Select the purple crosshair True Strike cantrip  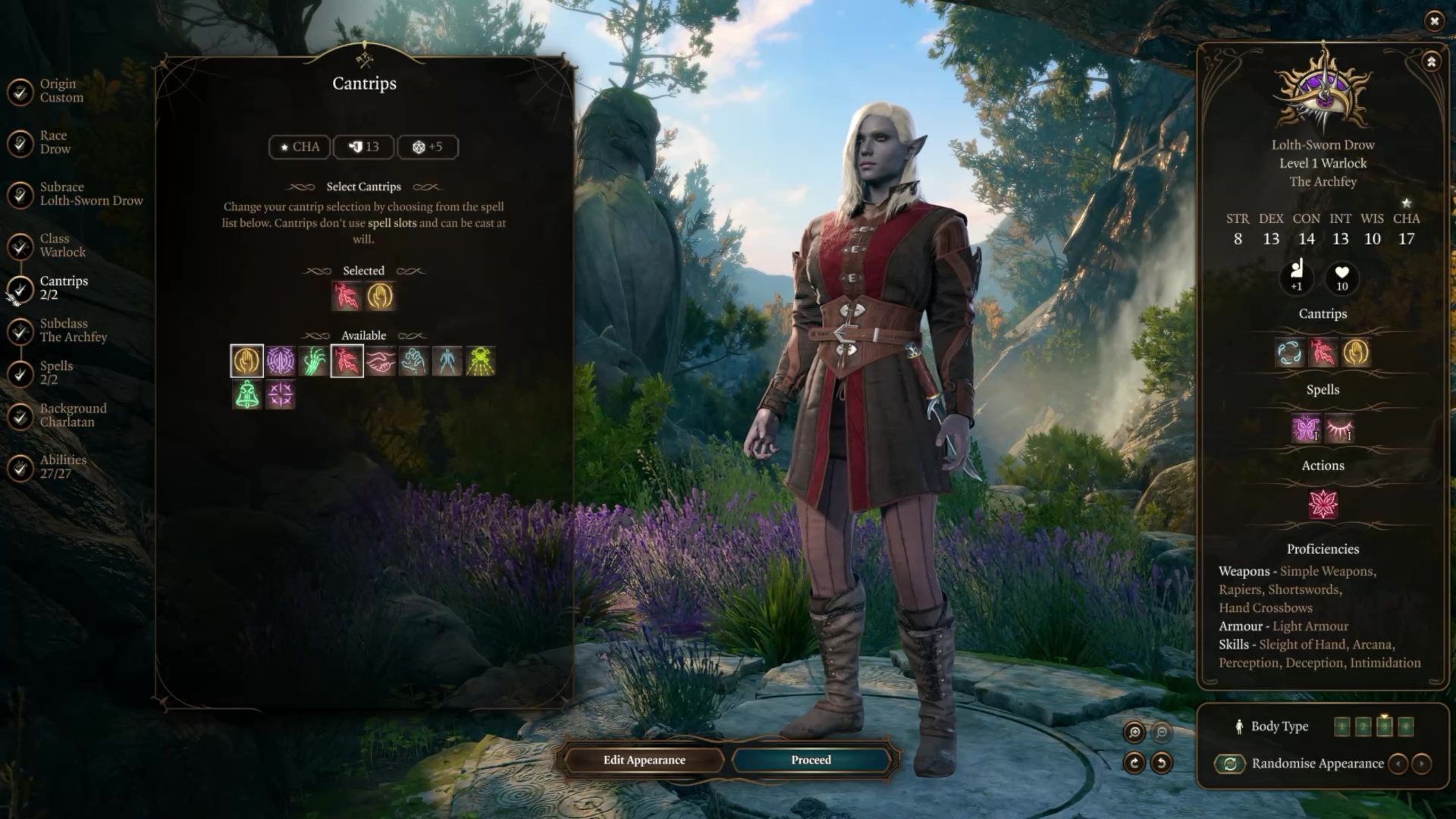click(x=281, y=395)
